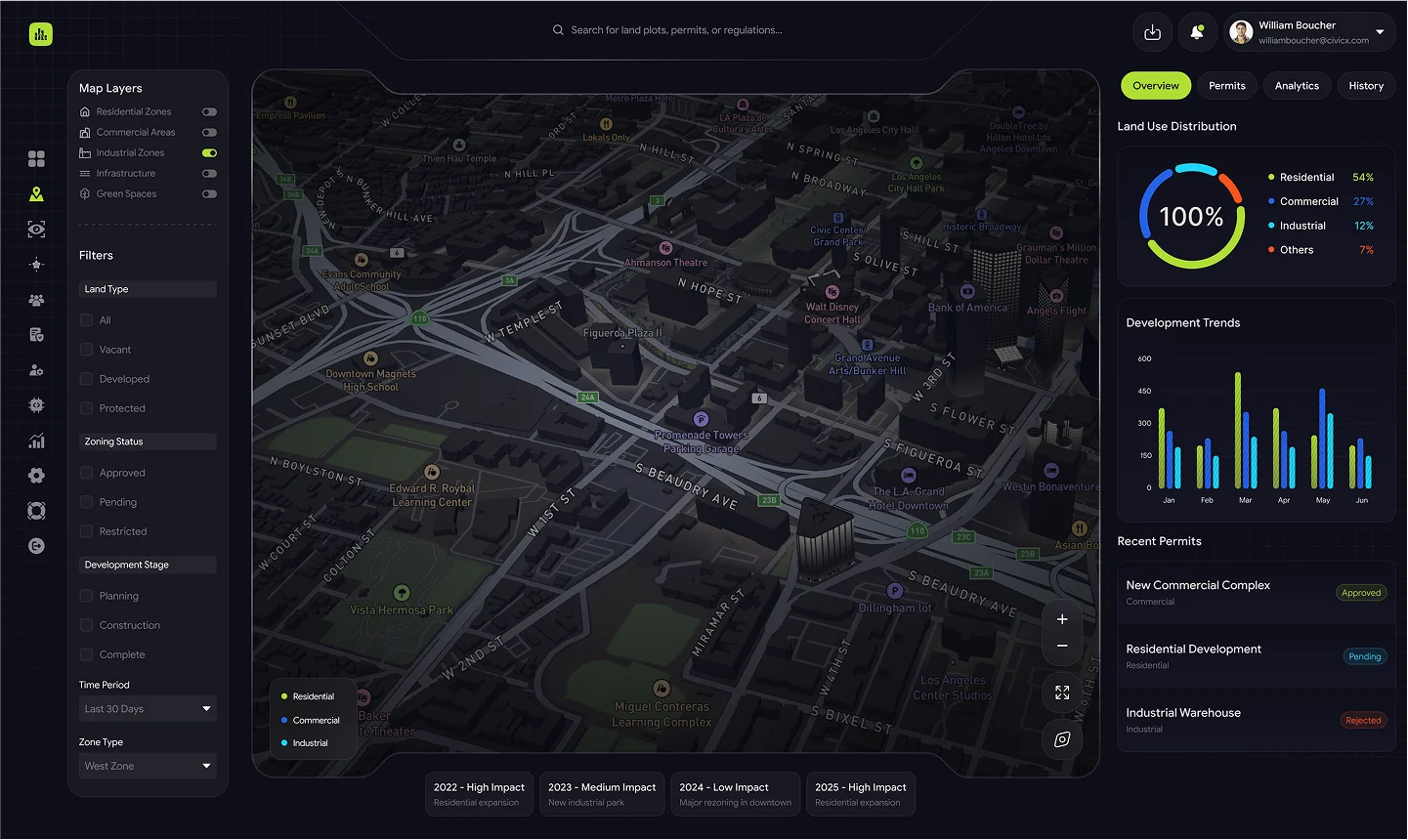Check the Approved zoning status filter
Viewport: 1408px width, 840px height.
(87, 472)
